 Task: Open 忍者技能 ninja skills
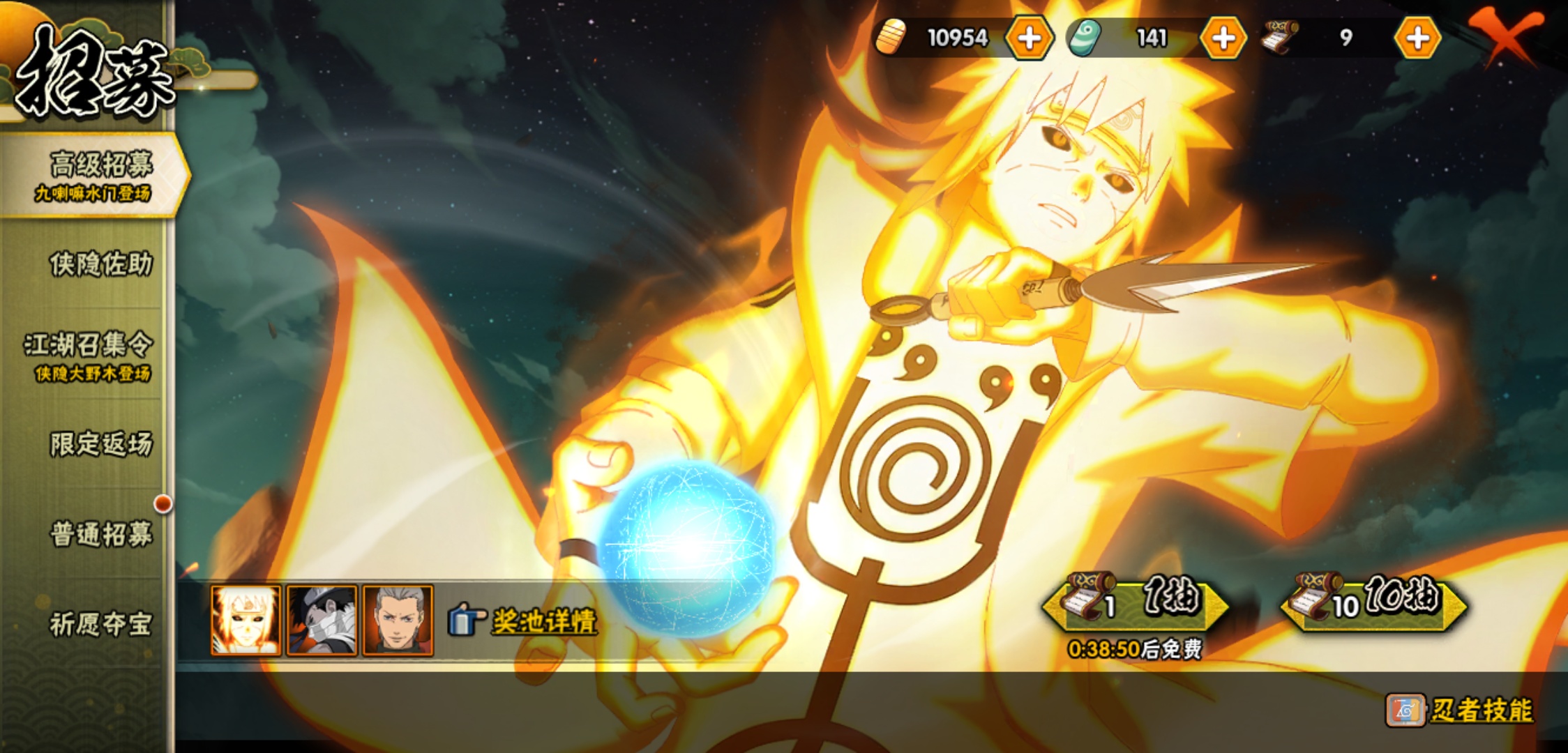click(x=1461, y=710)
